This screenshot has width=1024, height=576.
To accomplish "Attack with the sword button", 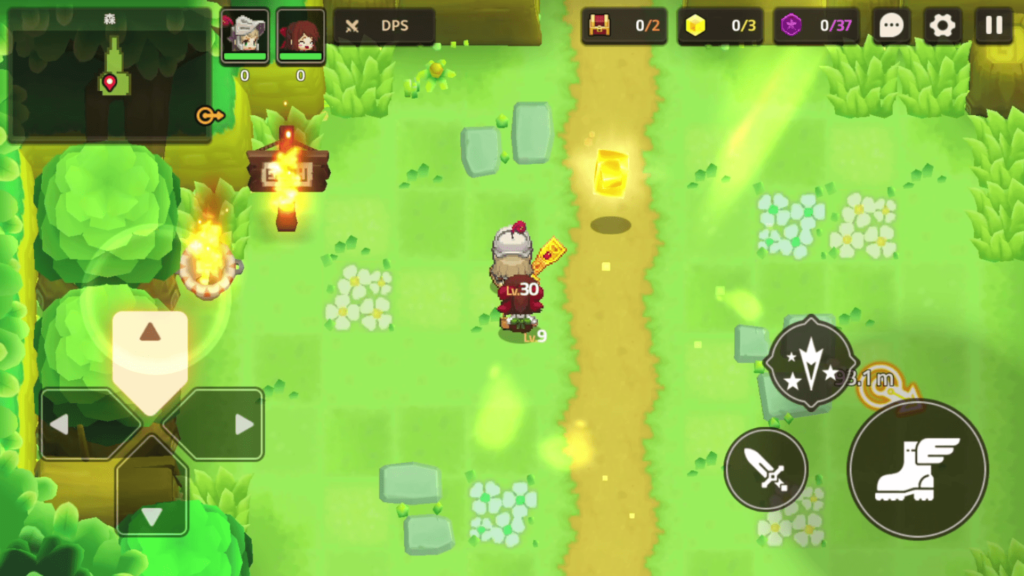I will (x=766, y=469).
